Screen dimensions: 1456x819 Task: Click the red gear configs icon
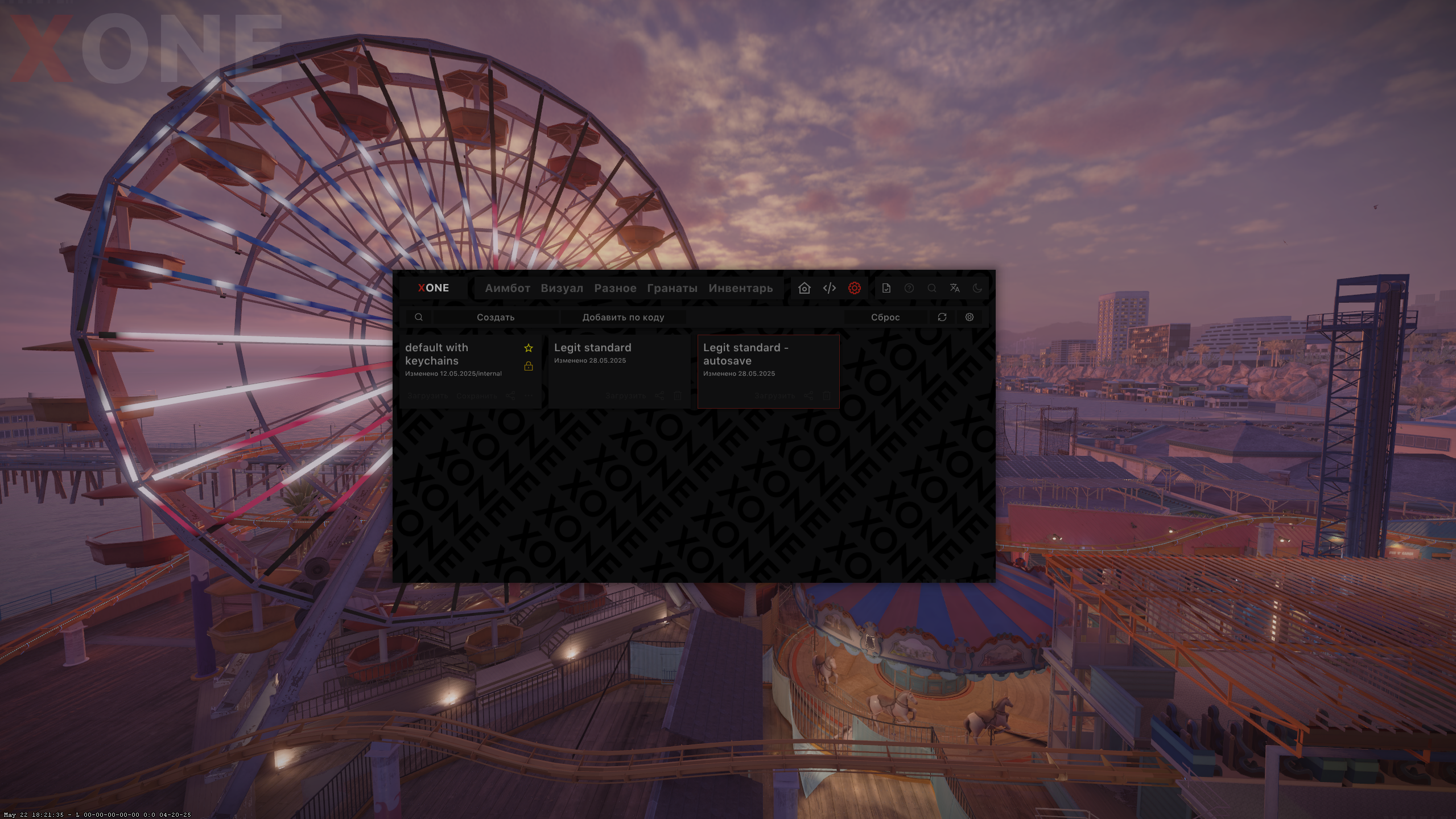(854, 288)
